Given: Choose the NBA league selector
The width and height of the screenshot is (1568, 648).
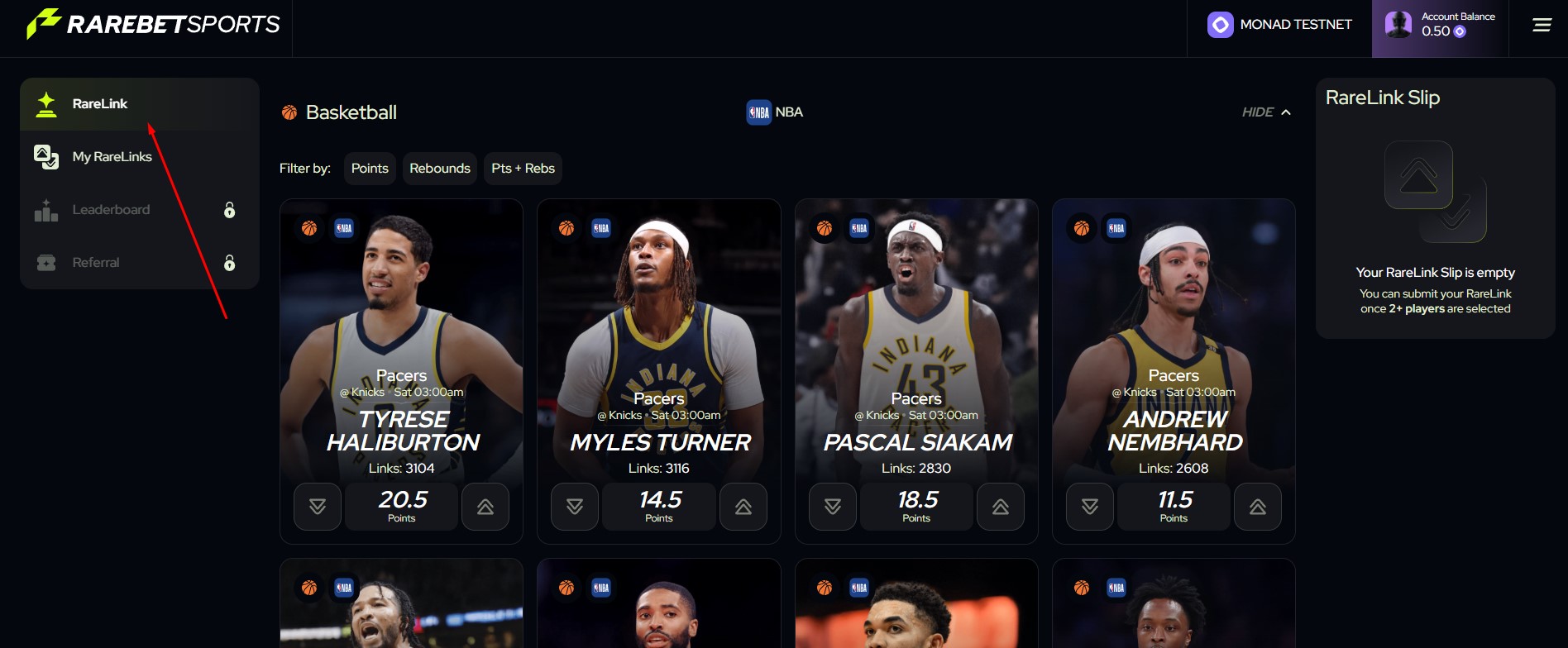Looking at the screenshot, I should click(x=775, y=112).
